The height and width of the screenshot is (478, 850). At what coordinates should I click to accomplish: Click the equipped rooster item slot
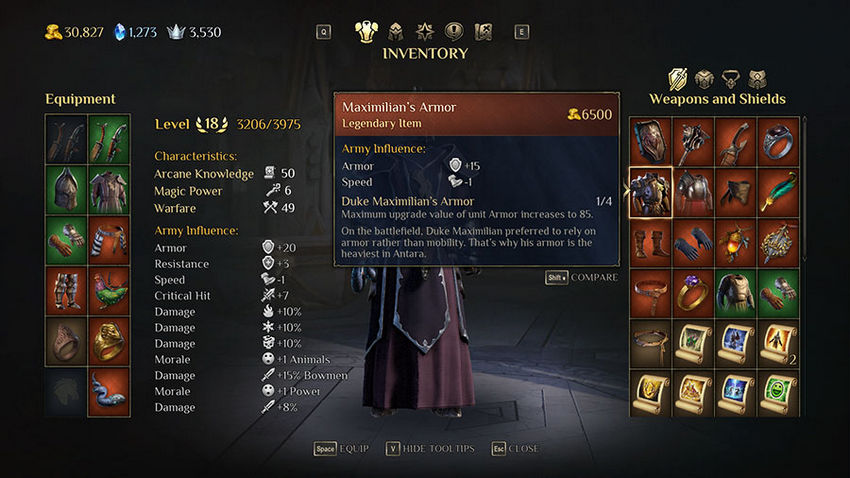coord(109,290)
